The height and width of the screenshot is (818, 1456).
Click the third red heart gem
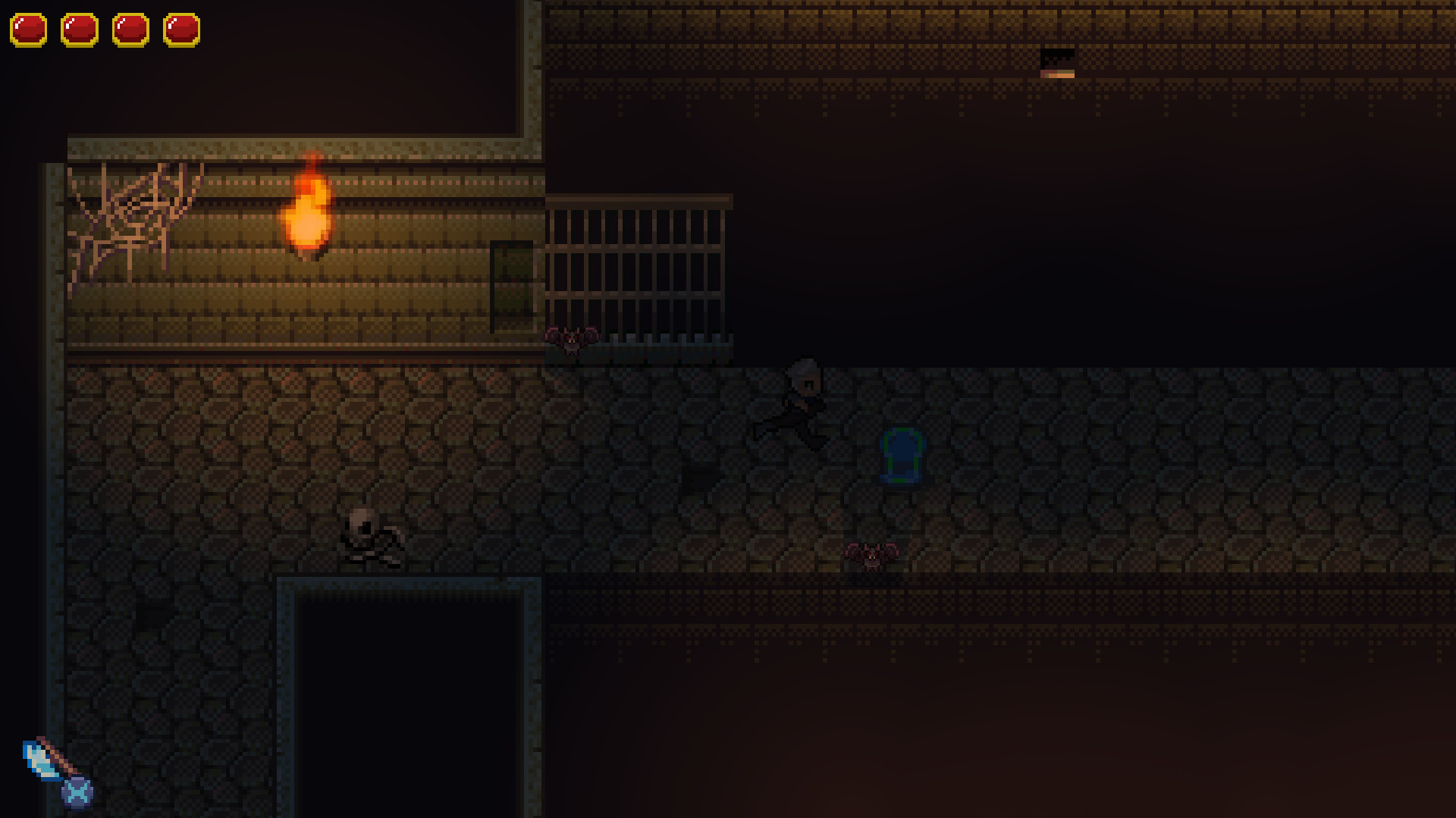[x=130, y=29]
